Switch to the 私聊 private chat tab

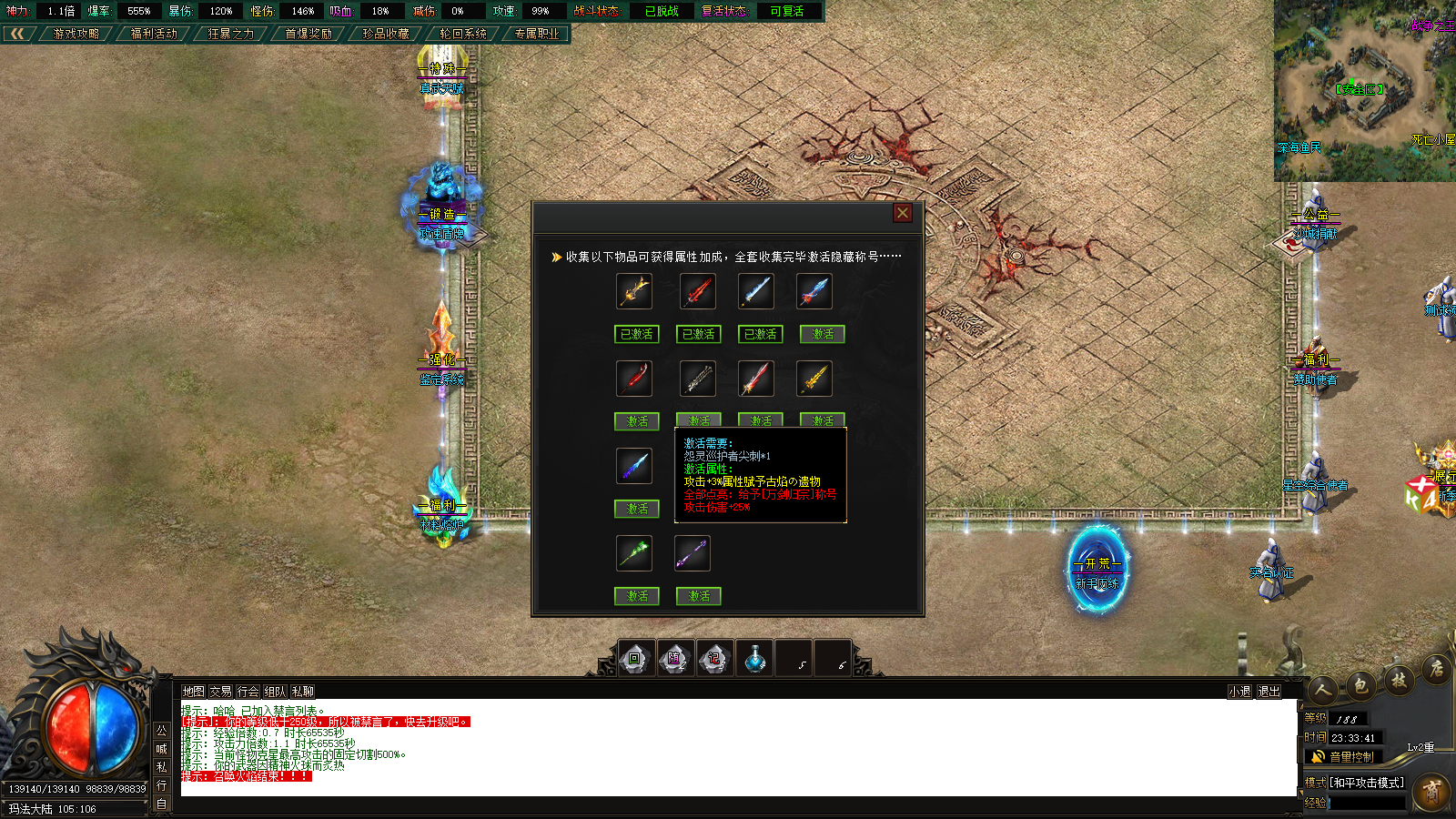302,692
